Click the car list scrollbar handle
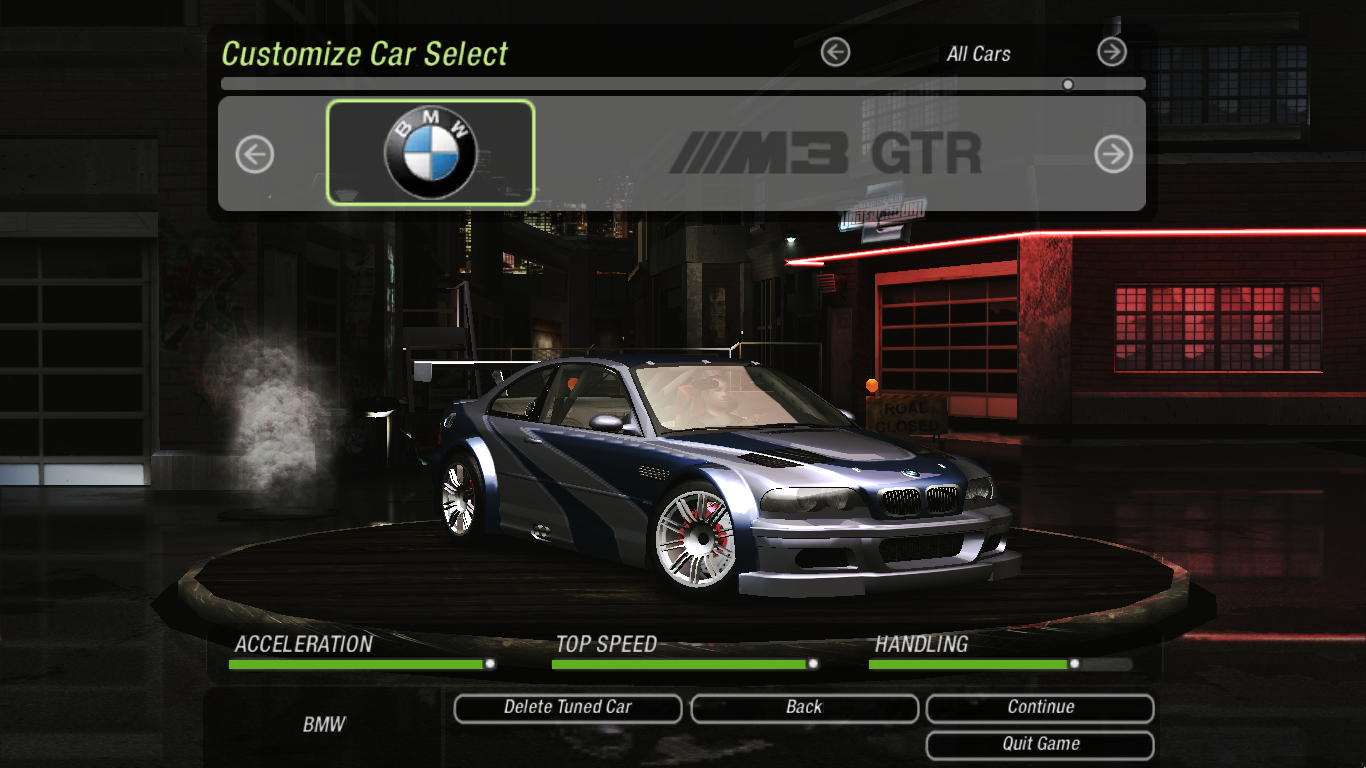1366x768 pixels. coord(1068,85)
